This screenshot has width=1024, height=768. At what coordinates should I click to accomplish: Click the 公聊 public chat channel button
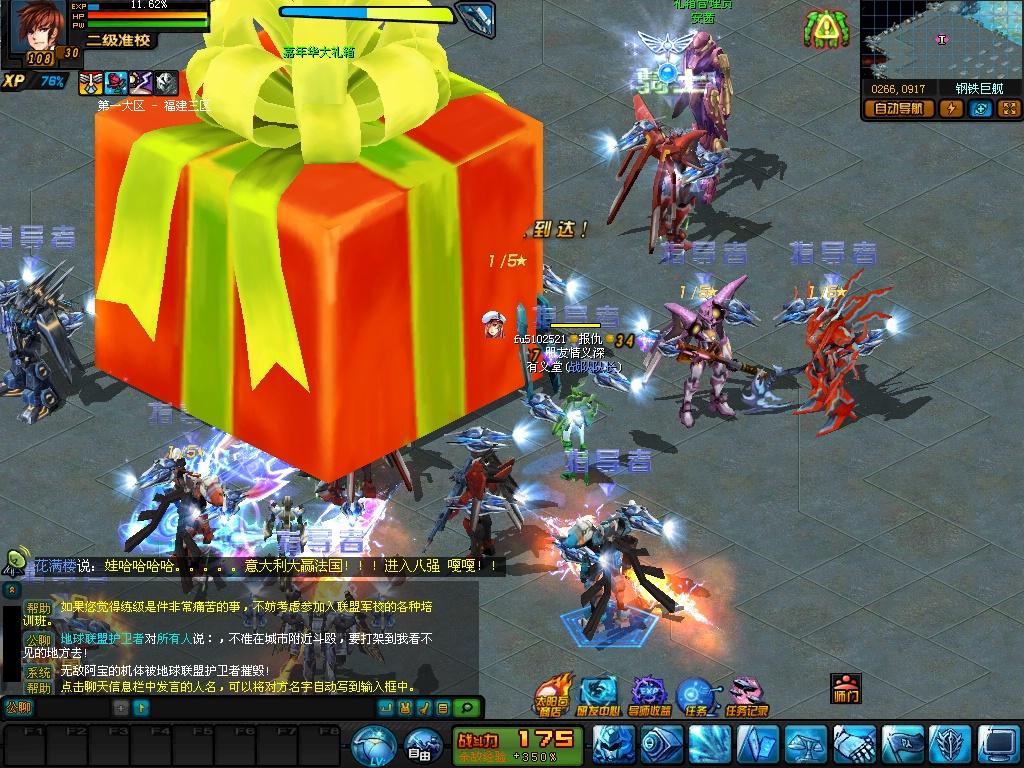click(x=19, y=708)
